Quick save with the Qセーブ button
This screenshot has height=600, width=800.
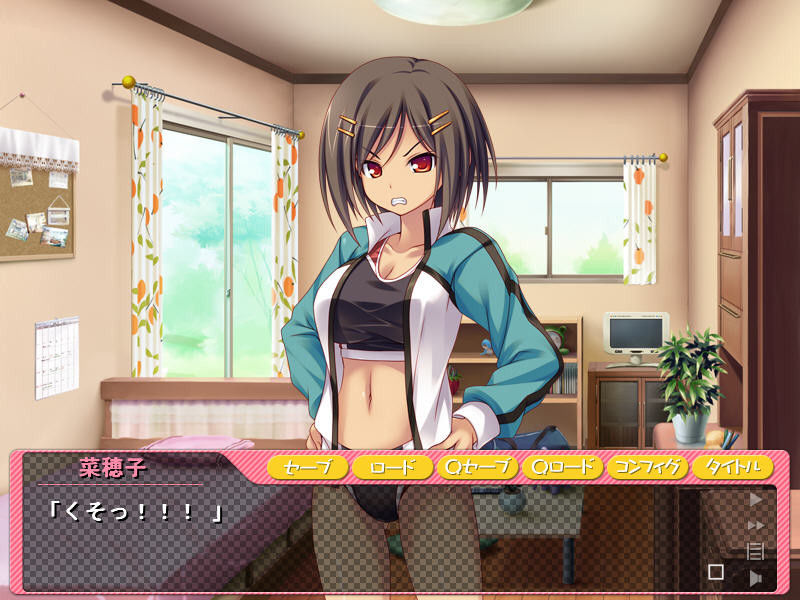(477, 467)
